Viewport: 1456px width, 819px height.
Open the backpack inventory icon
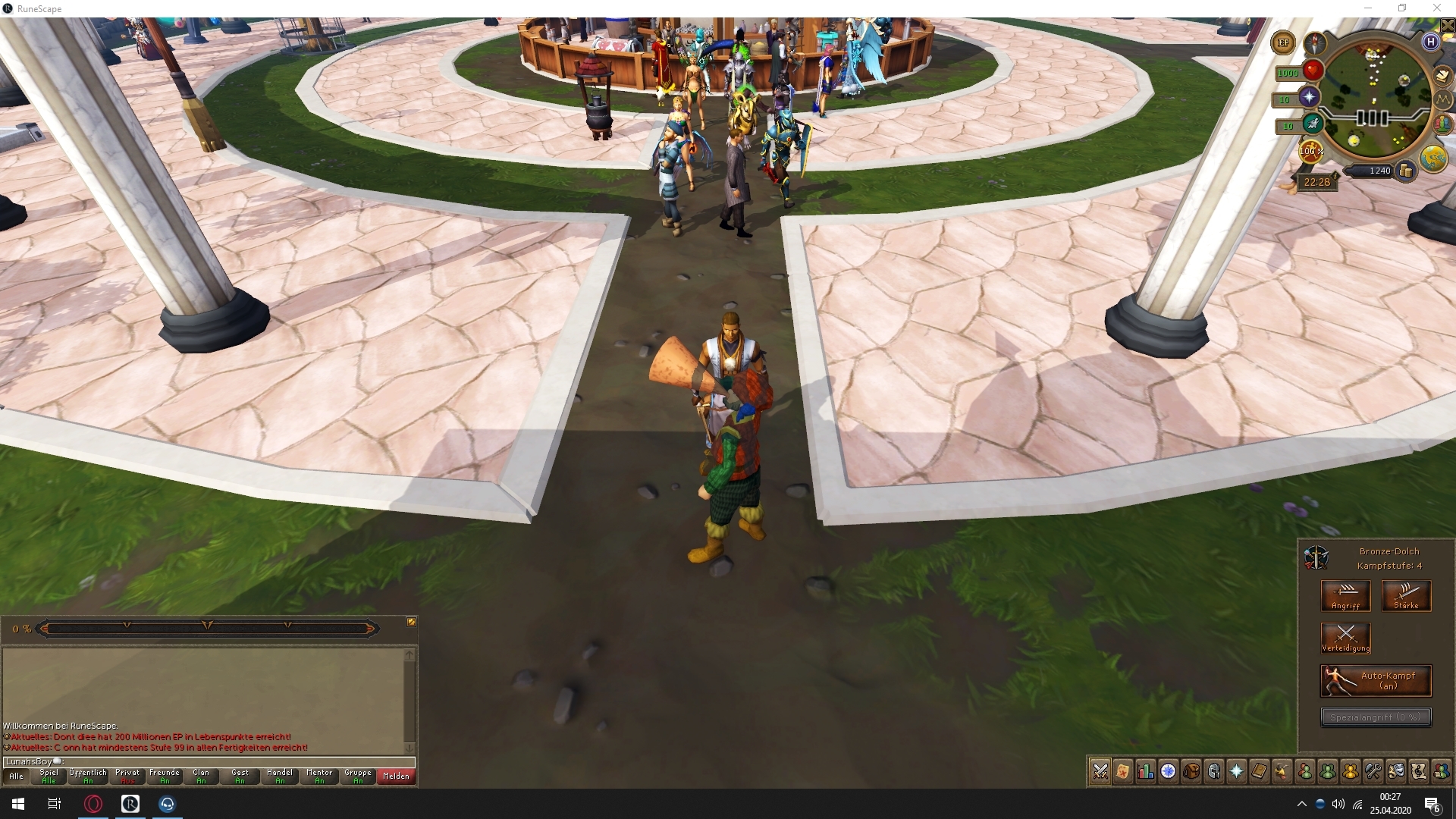click(1191, 771)
